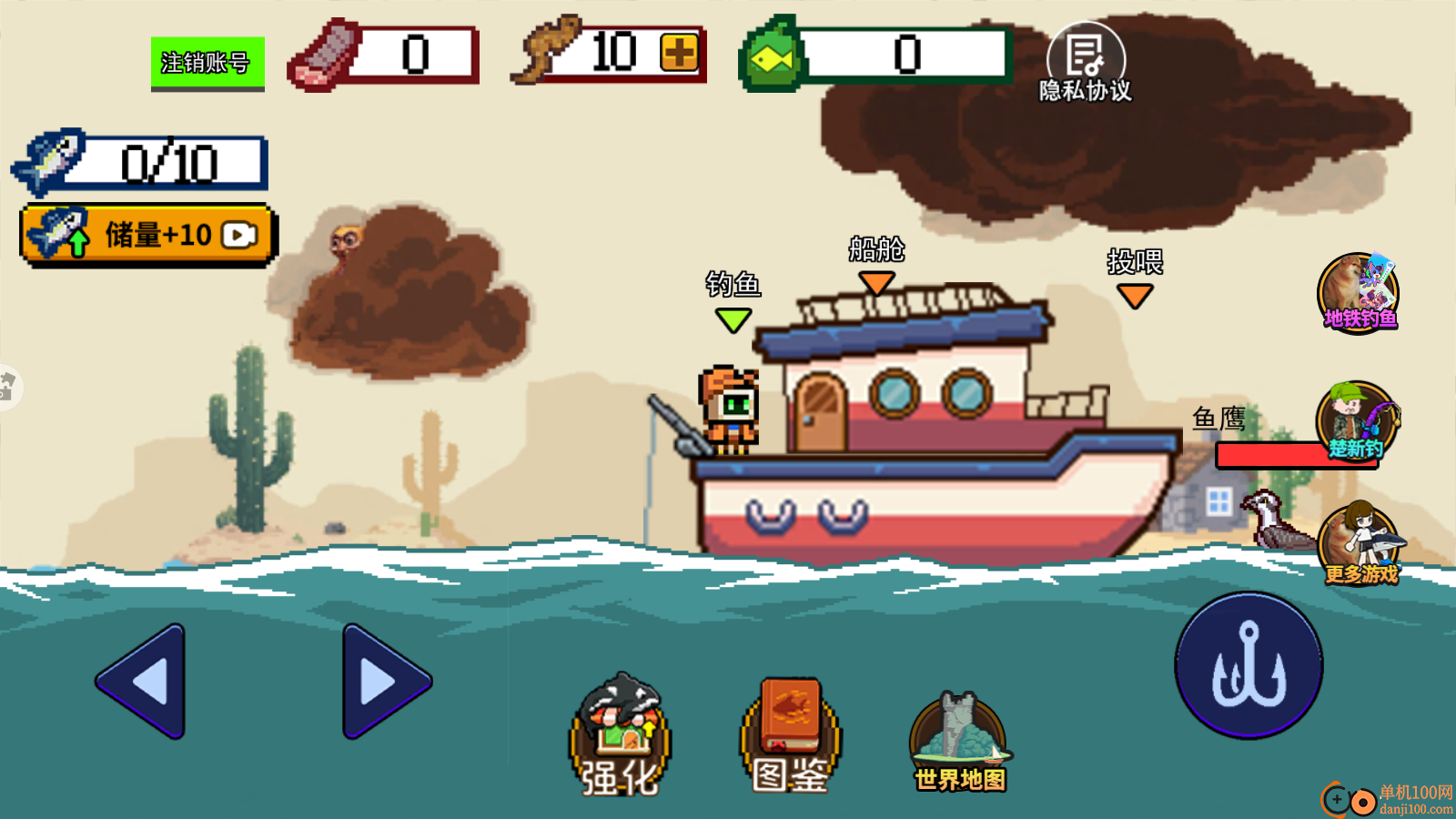Open the 隐私协议 privacy policy
The image size is (1456, 819).
[x=1086, y=64]
